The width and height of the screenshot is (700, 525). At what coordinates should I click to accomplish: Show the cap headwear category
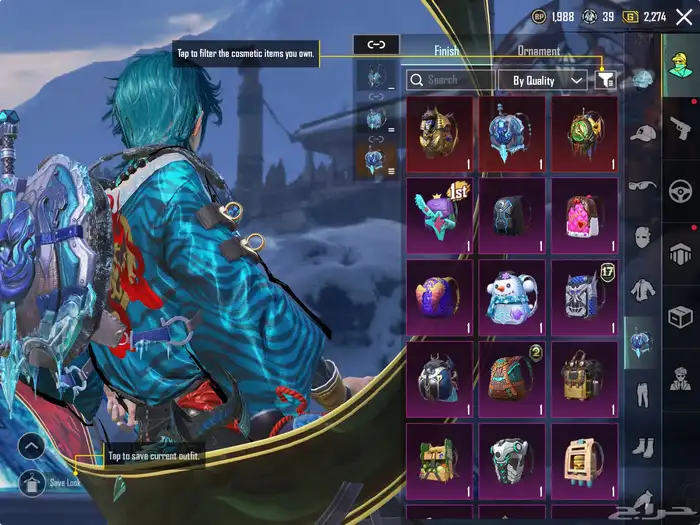pyautogui.click(x=642, y=133)
